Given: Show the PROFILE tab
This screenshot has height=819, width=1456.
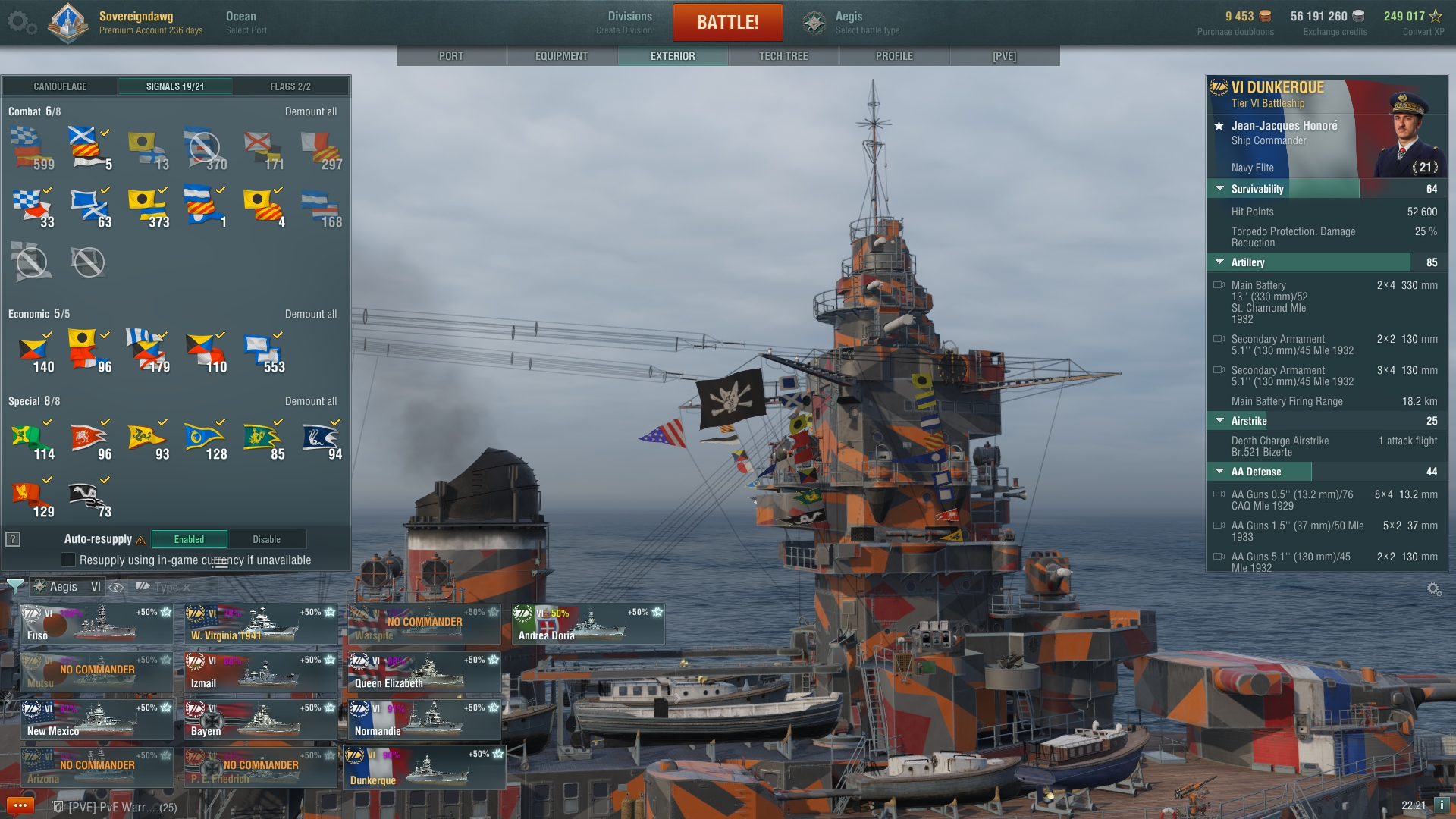Looking at the screenshot, I should coord(894,56).
